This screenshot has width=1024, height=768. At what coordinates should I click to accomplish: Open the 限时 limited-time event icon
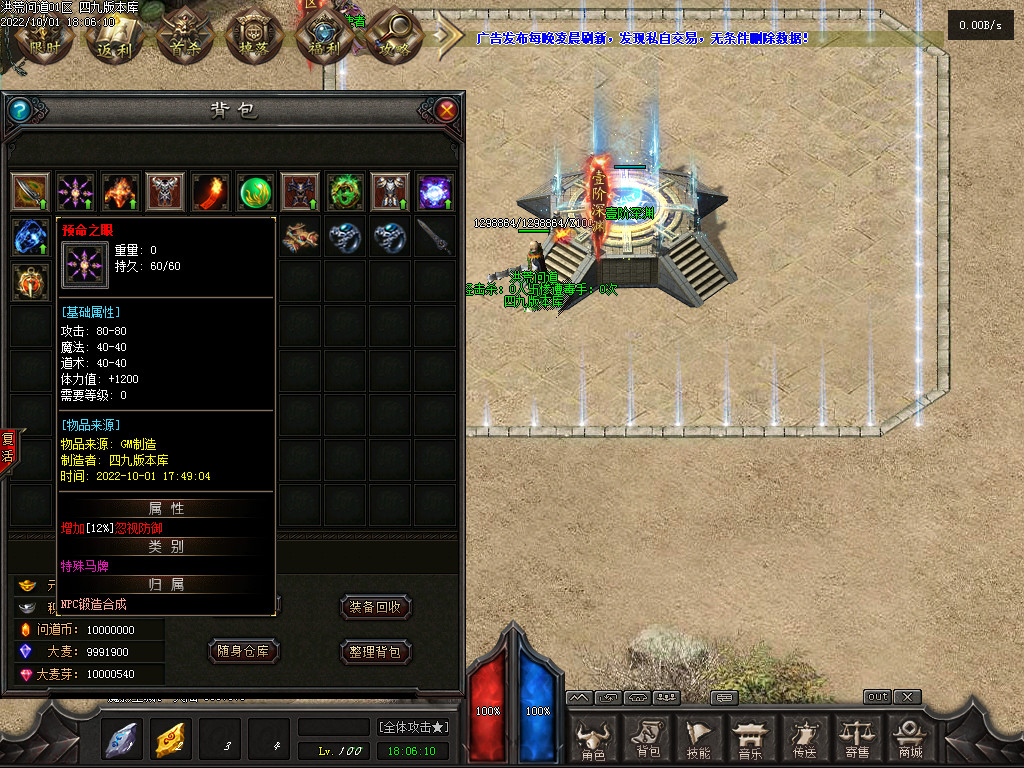(x=43, y=37)
